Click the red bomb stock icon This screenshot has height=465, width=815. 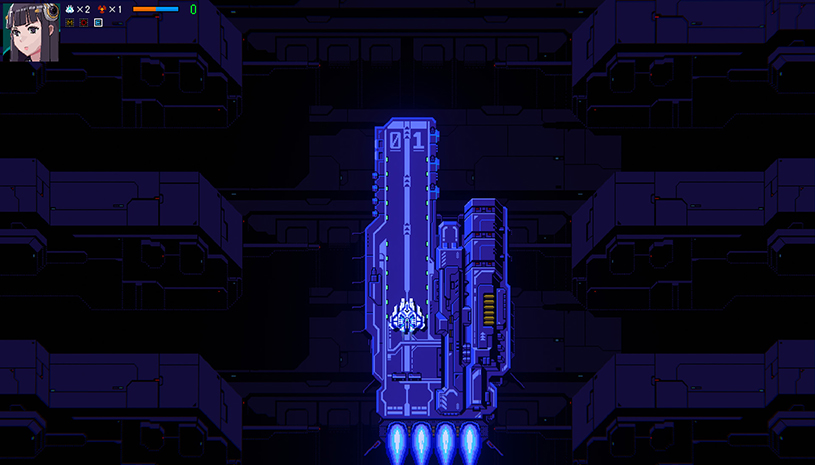pos(102,9)
